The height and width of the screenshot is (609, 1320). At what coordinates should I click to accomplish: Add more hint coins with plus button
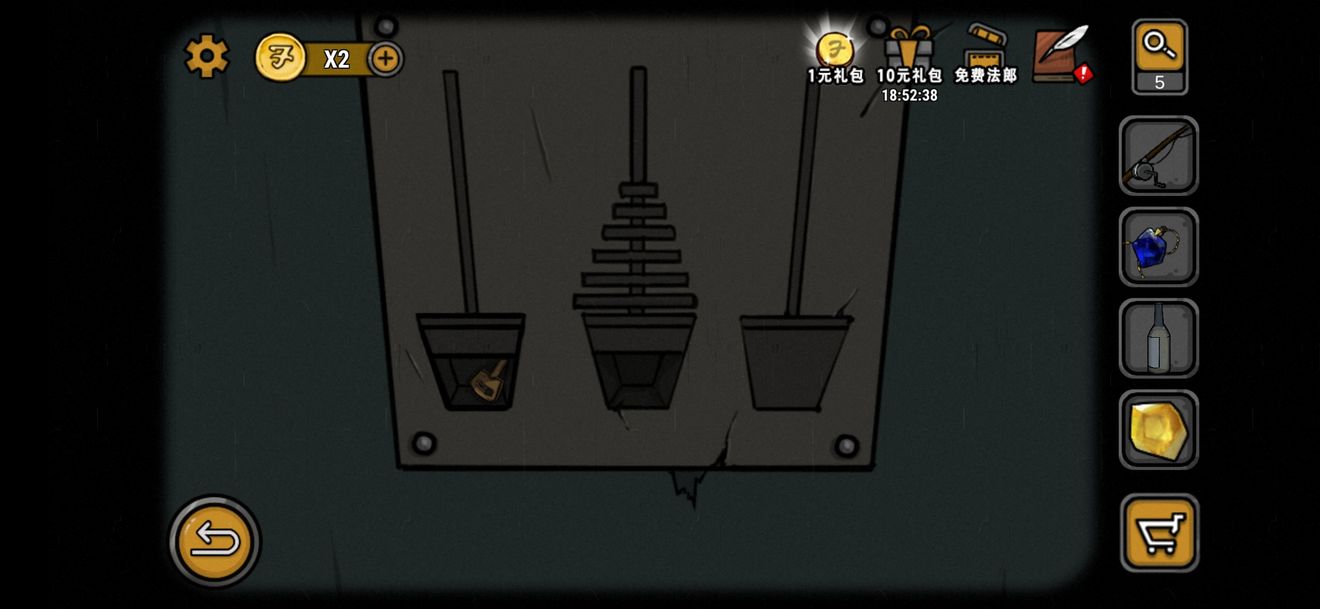tap(385, 59)
